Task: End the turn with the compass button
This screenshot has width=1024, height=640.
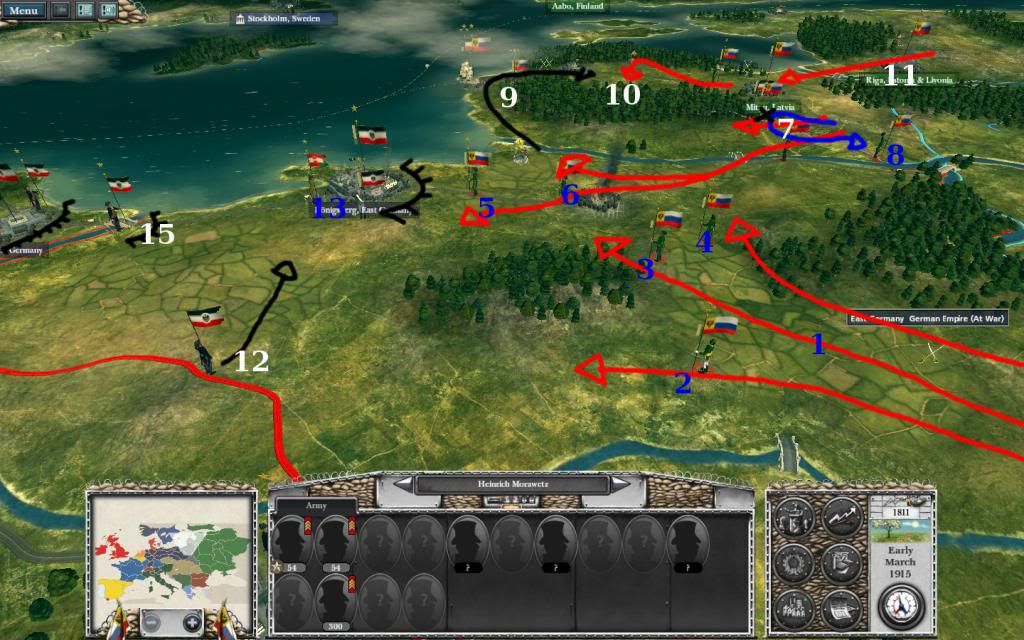Action: (903, 607)
